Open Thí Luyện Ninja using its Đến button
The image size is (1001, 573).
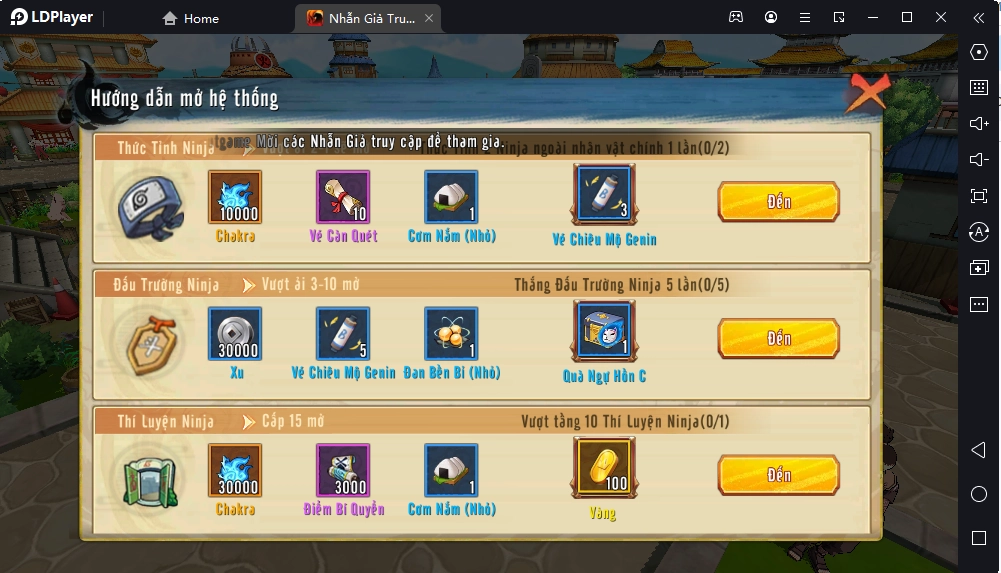point(778,475)
